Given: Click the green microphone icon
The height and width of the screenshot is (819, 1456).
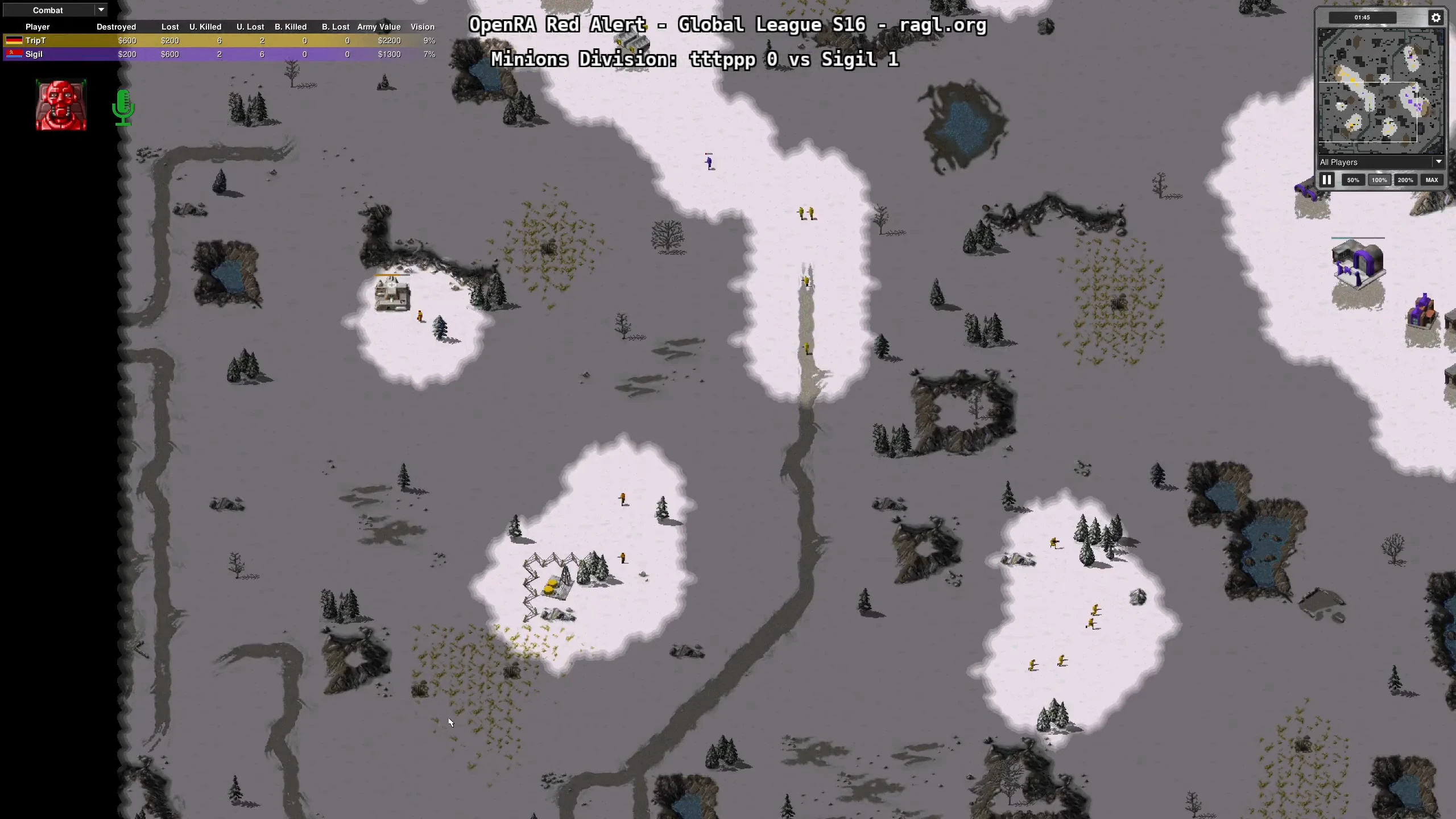Looking at the screenshot, I should (123, 107).
